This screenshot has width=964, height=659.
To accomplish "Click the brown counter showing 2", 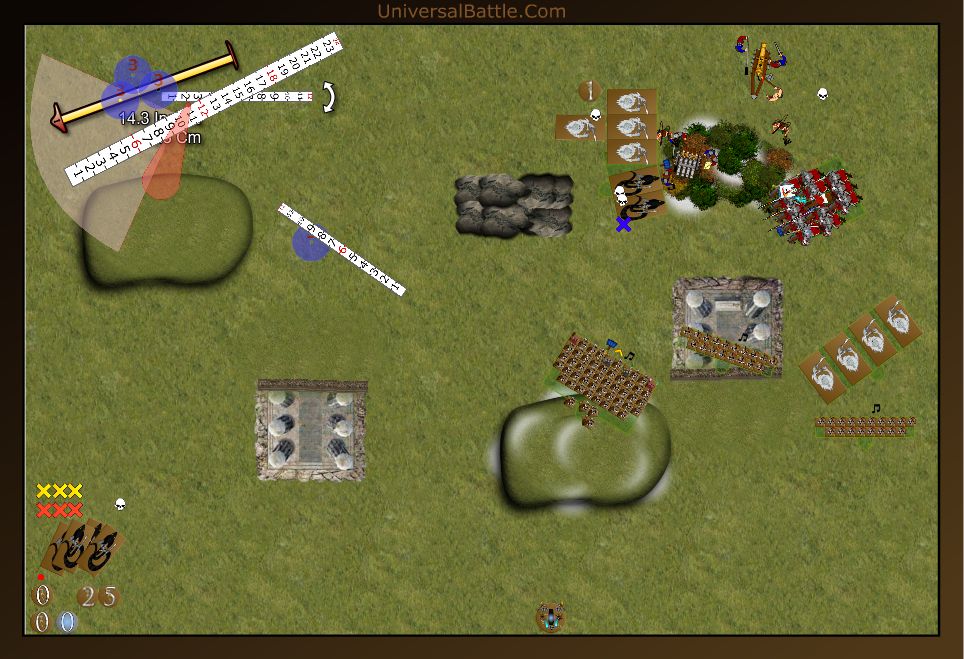I will pos(88,597).
